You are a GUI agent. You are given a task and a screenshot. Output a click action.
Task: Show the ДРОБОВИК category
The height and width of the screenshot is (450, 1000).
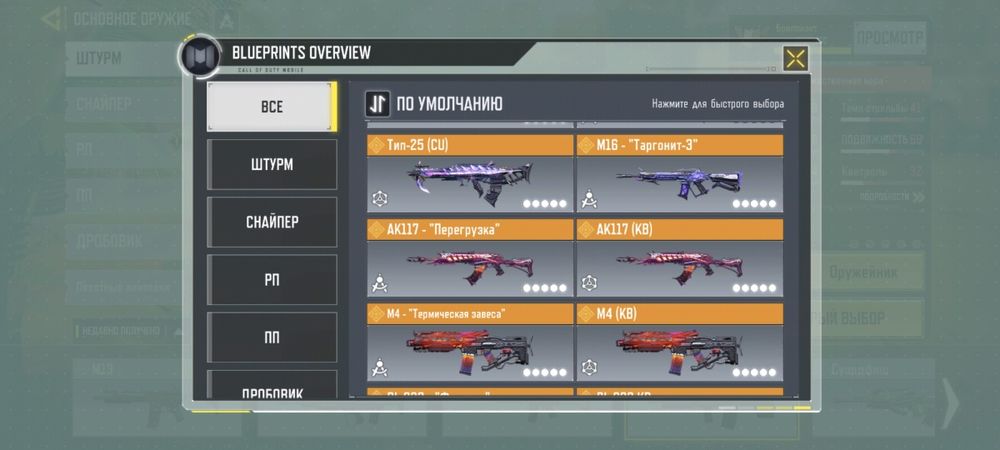[x=271, y=388]
